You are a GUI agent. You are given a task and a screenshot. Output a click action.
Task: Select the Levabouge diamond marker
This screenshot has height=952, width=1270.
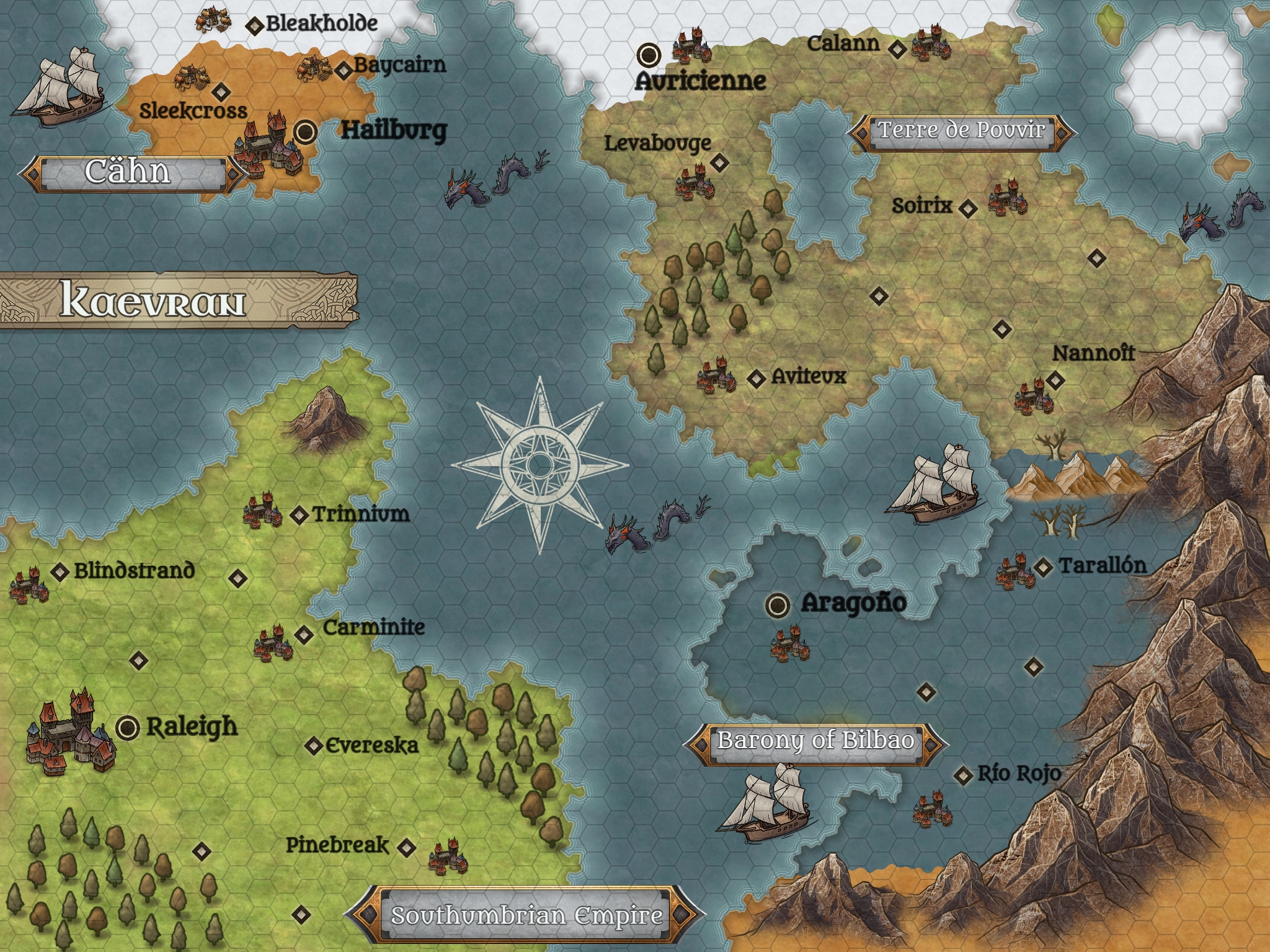(719, 163)
